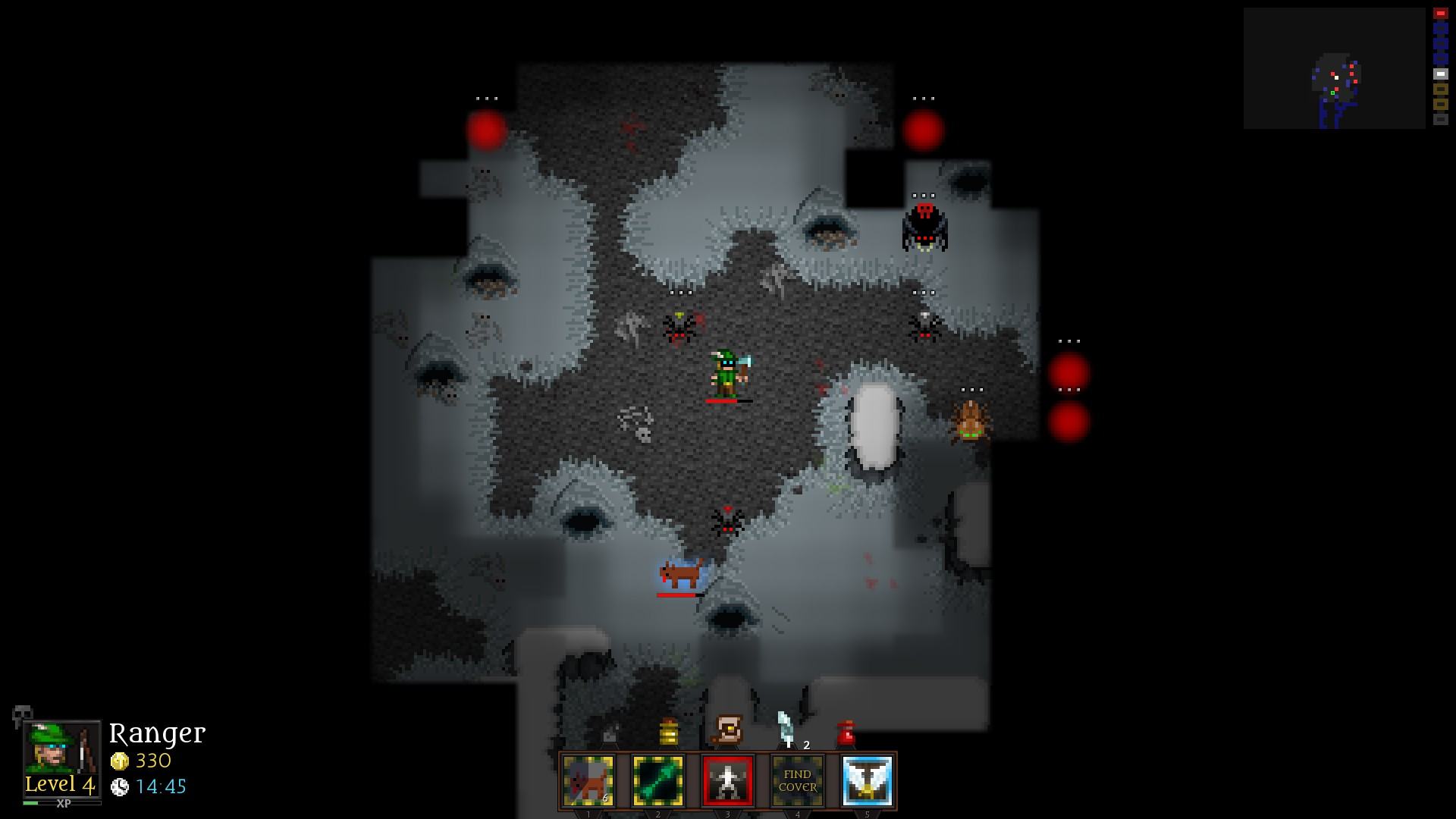Use the green arrow shot skill
The width and height of the screenshot is (1456, 819).
[x=658, y=780]
